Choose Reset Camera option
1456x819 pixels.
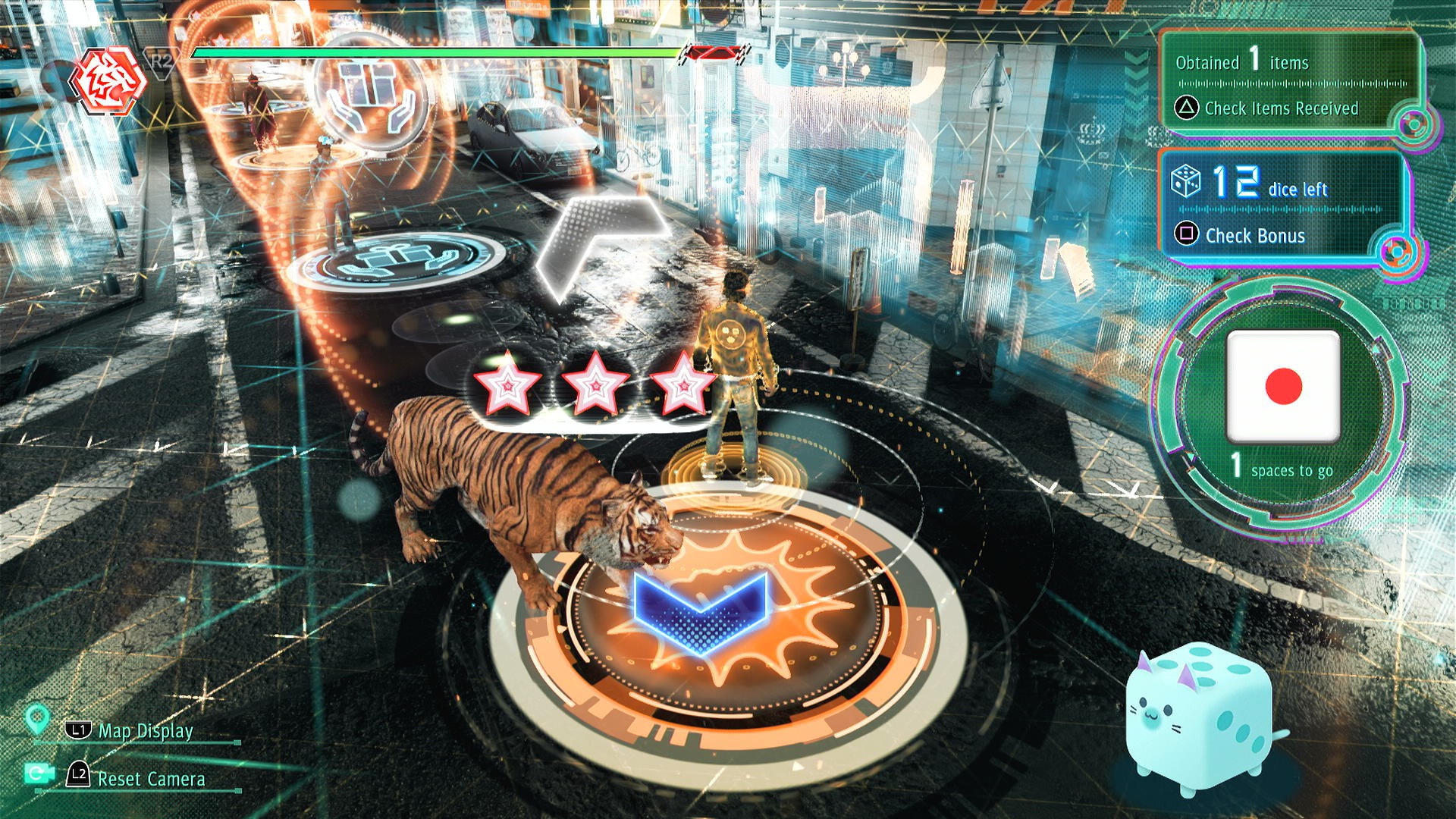pyautogui.click(x=151, y=779)
